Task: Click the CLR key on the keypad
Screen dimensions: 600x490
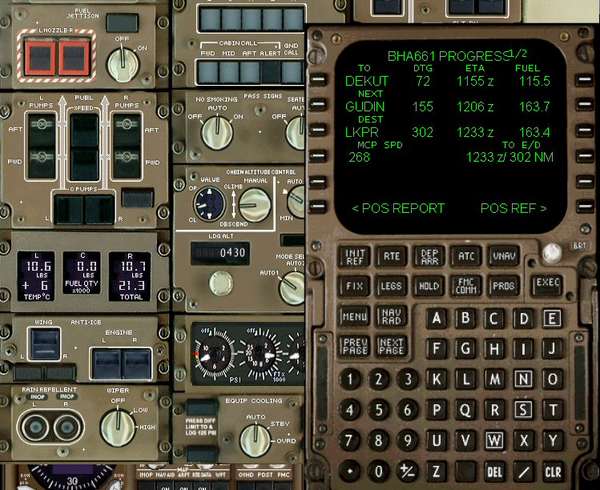Action: (553, 470)
